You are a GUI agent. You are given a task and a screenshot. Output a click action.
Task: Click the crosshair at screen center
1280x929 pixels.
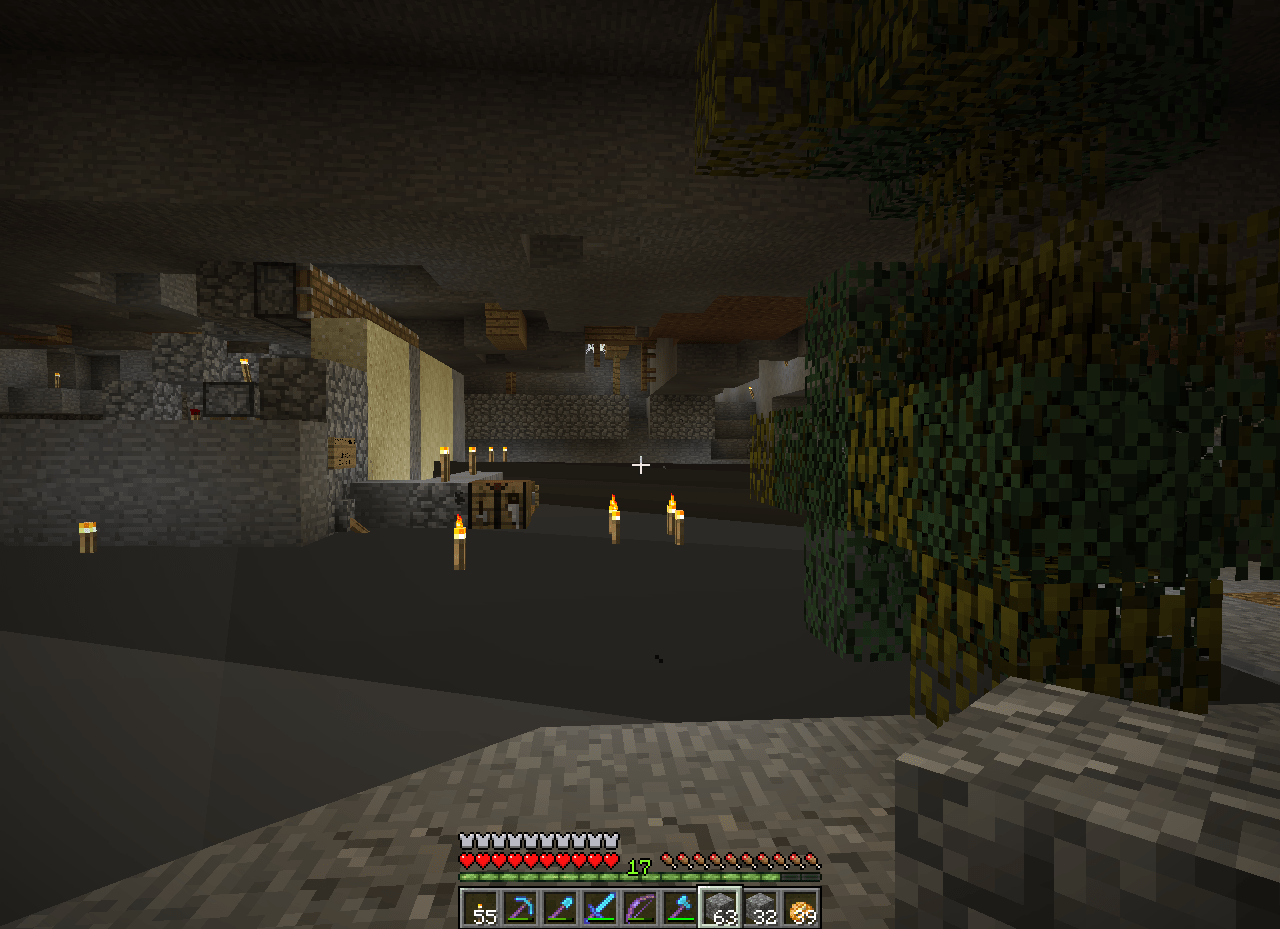640,465
